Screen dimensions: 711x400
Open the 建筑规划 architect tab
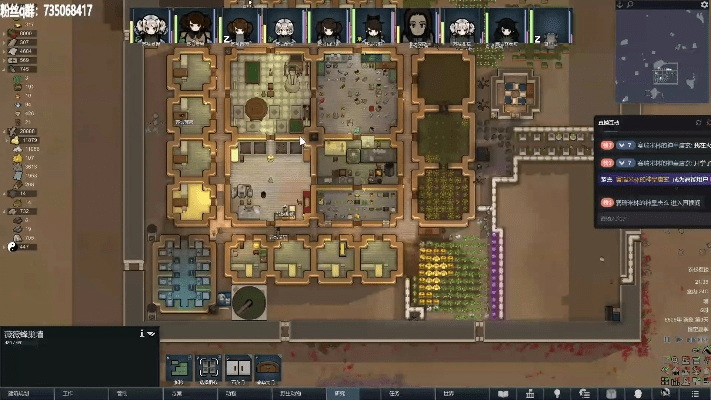coord(18,393)
